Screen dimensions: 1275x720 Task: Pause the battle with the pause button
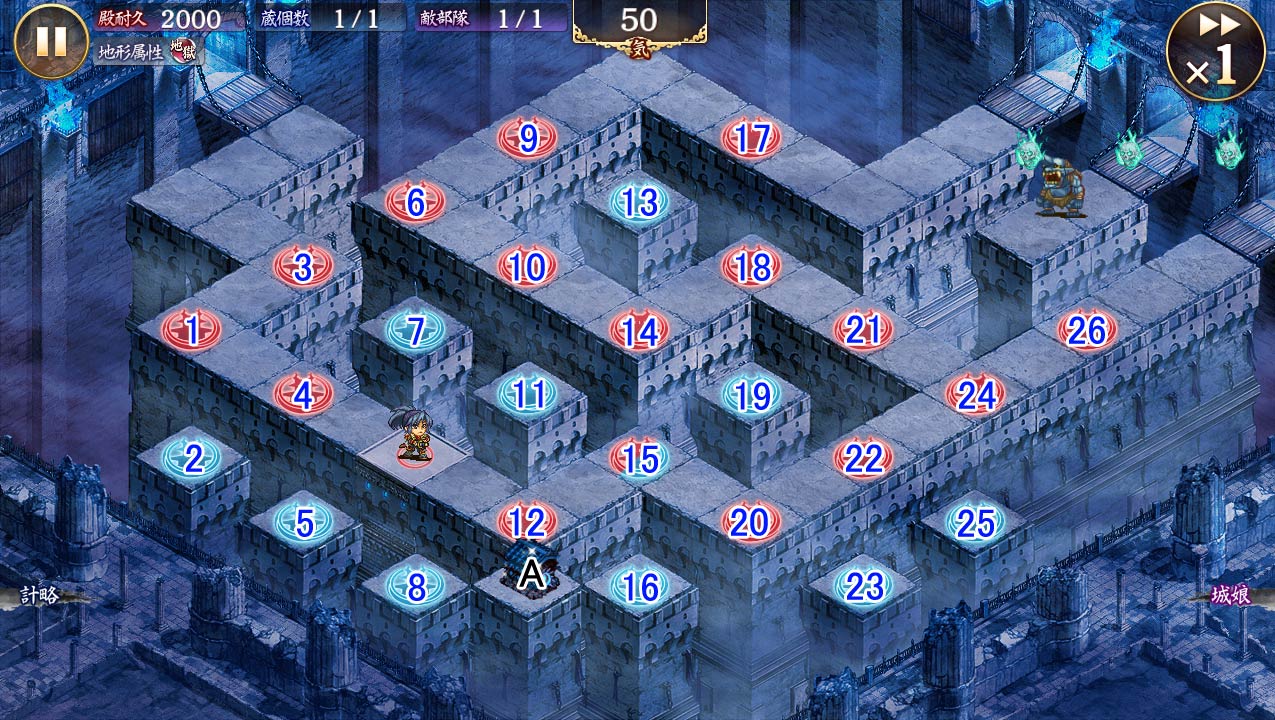tap(51, 42)
